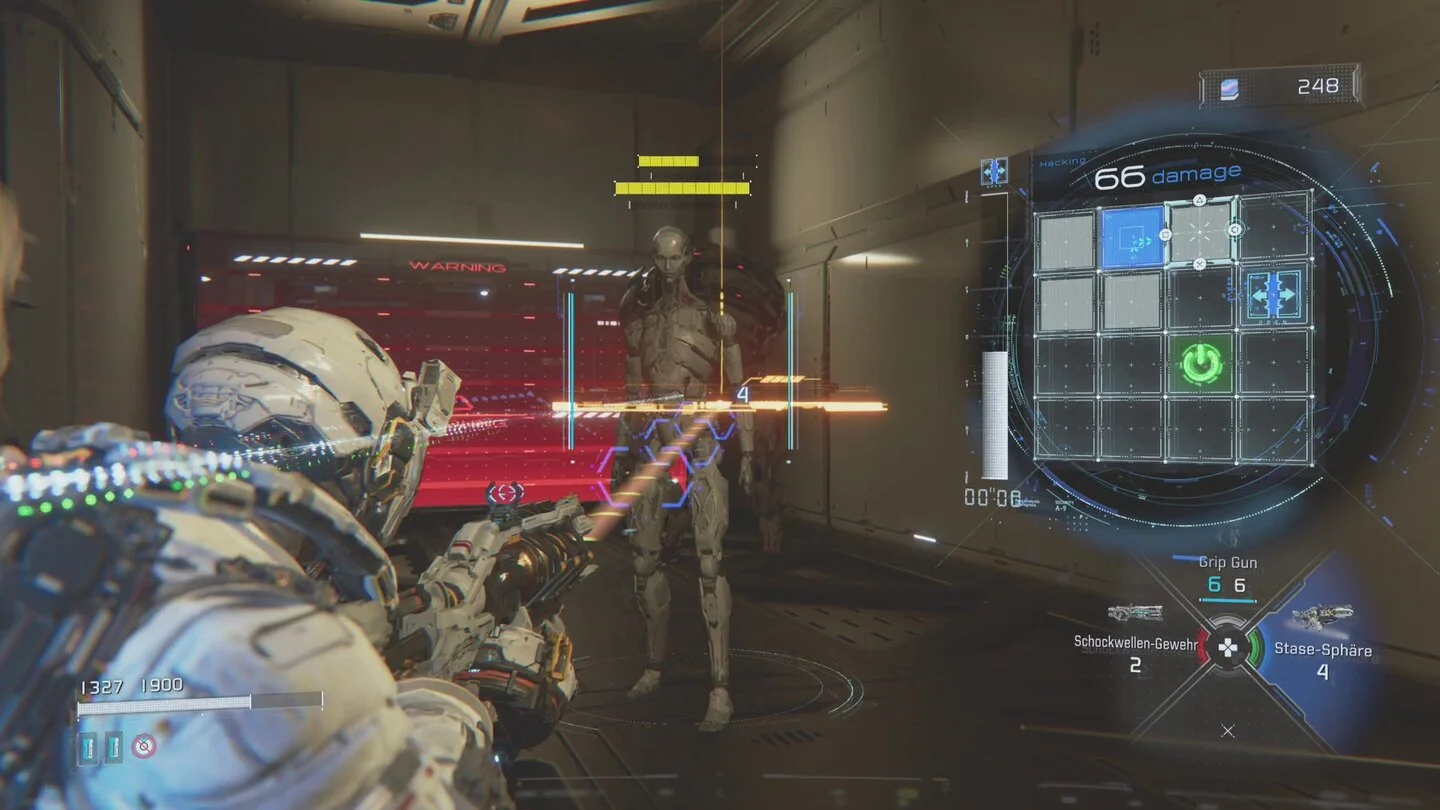Viewport: 1440px width, 810px height.
Task: Click the crosshair cursor tile in the grid
Action: 1200,232
